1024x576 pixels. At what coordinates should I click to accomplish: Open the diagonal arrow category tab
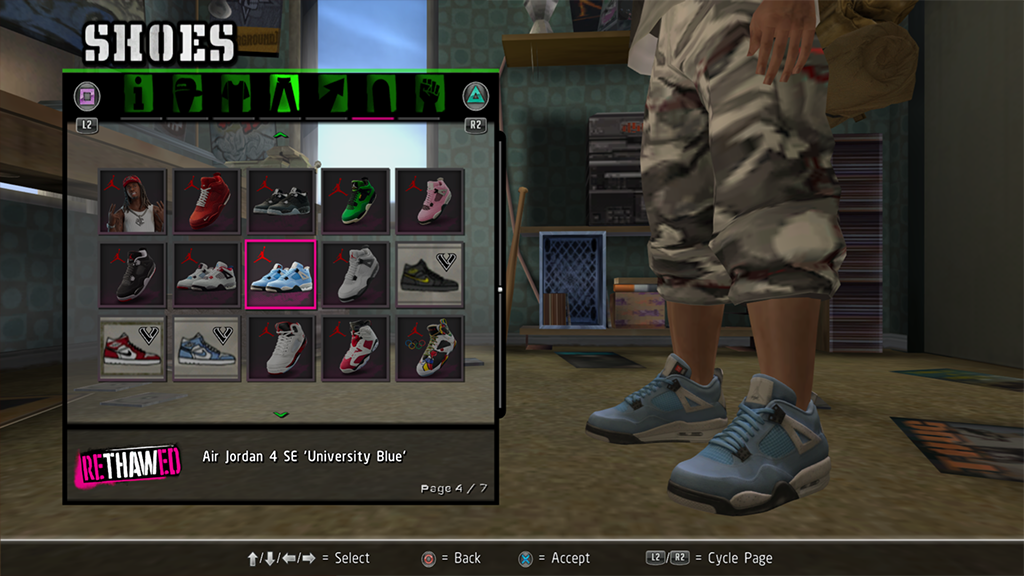click(x=330, y=95)
